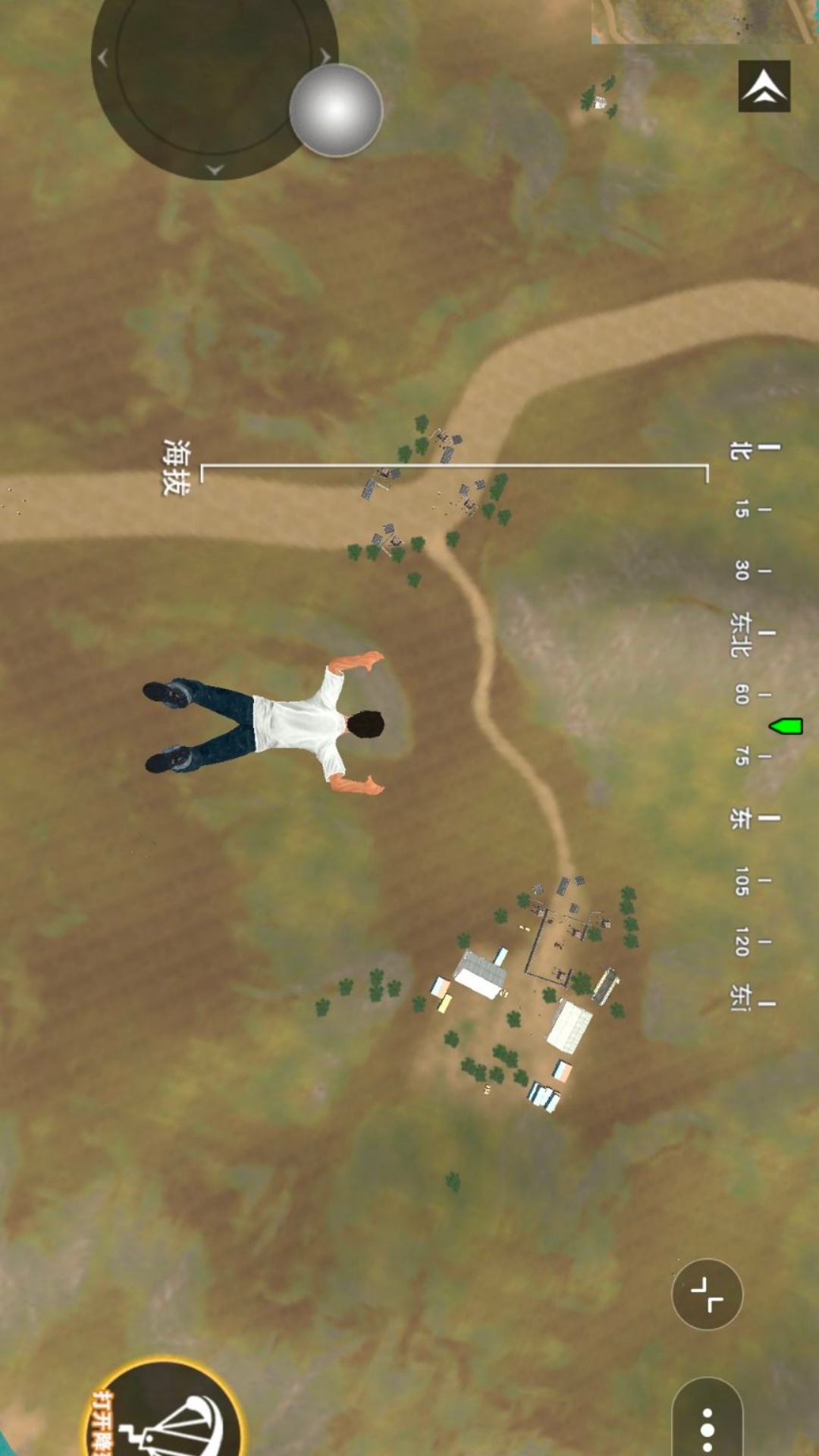Viewport: 819px width, 1456px height.
Task: Touch the white joystick knob
Action: click(336, 110)
